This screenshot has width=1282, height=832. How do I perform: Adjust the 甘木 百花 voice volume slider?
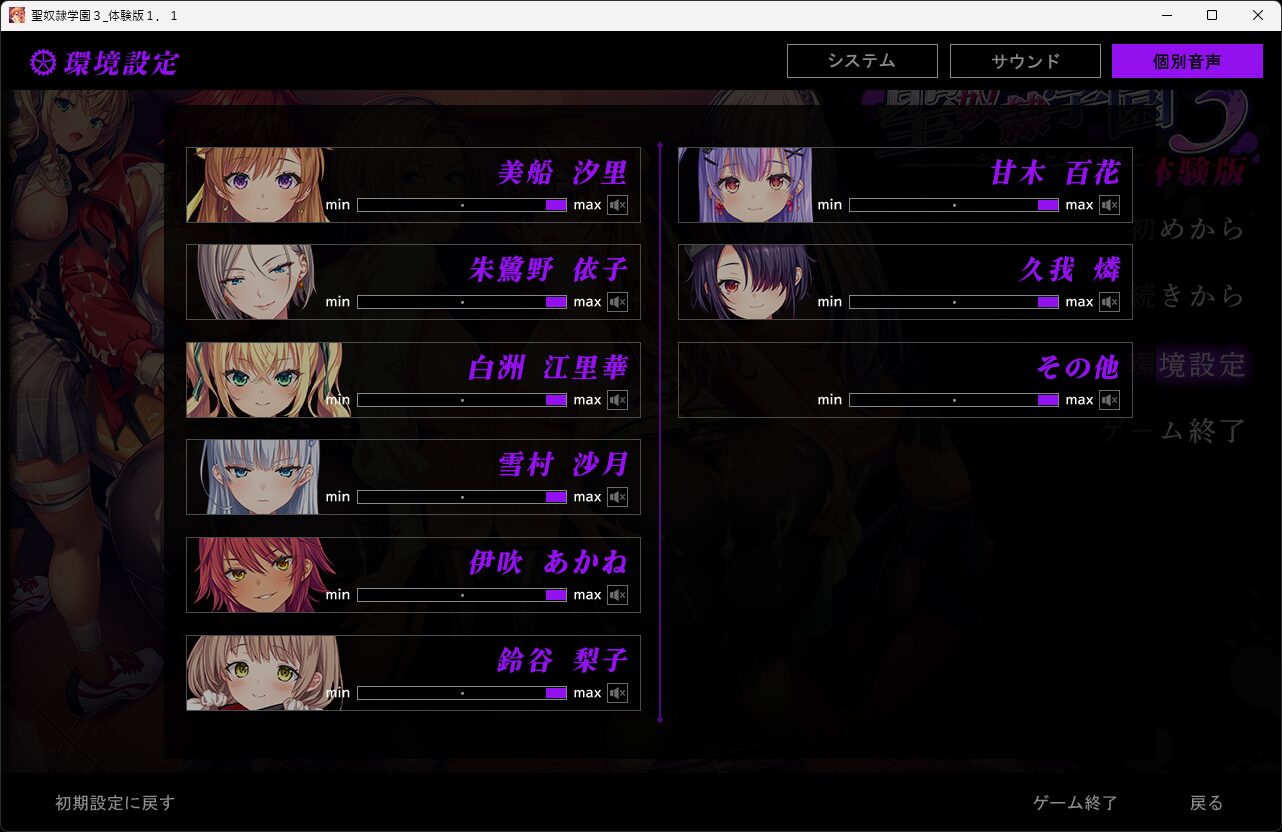click(x=954, y=205)
